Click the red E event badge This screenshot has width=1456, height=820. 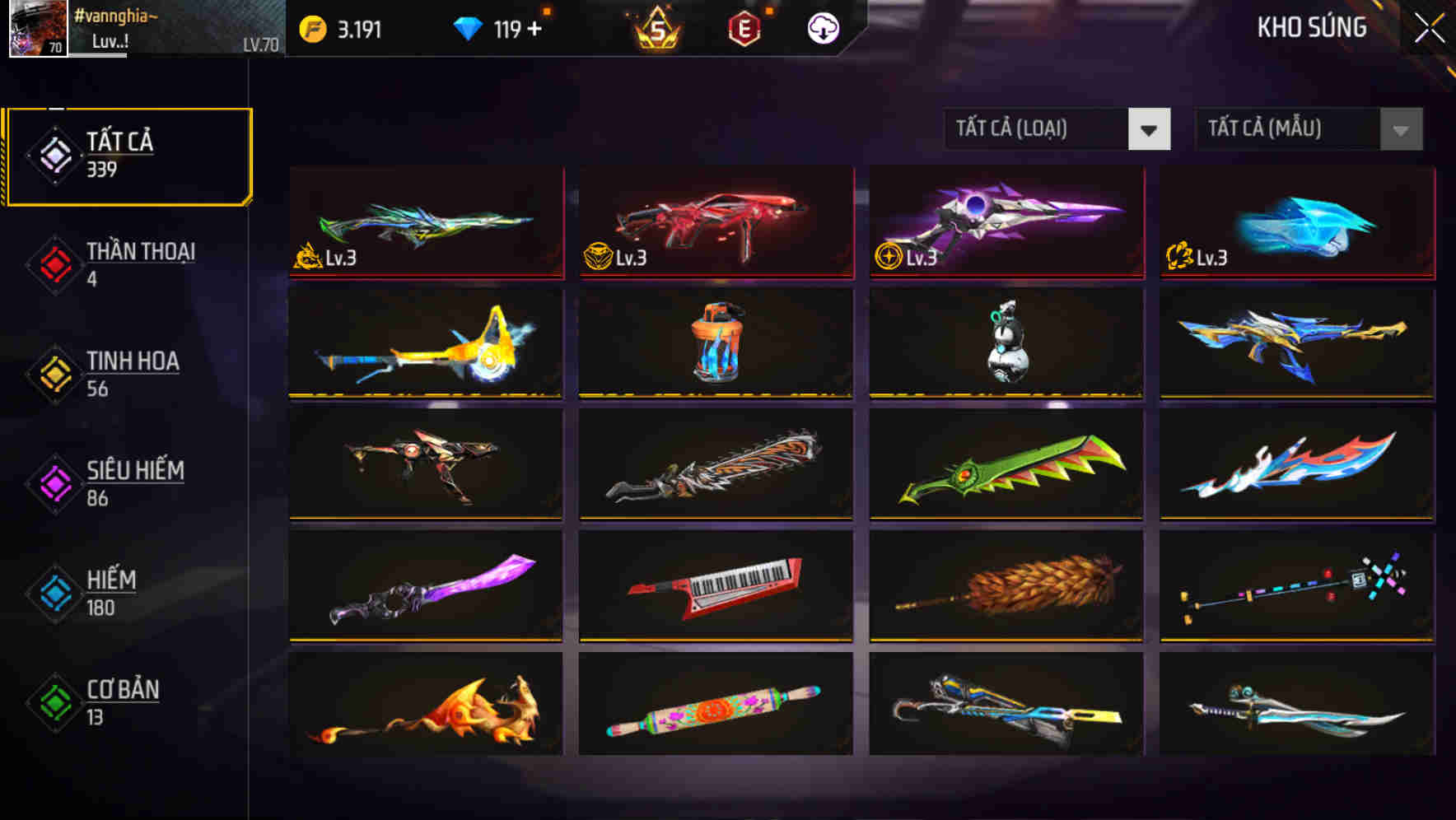click(x=746, y=27)
